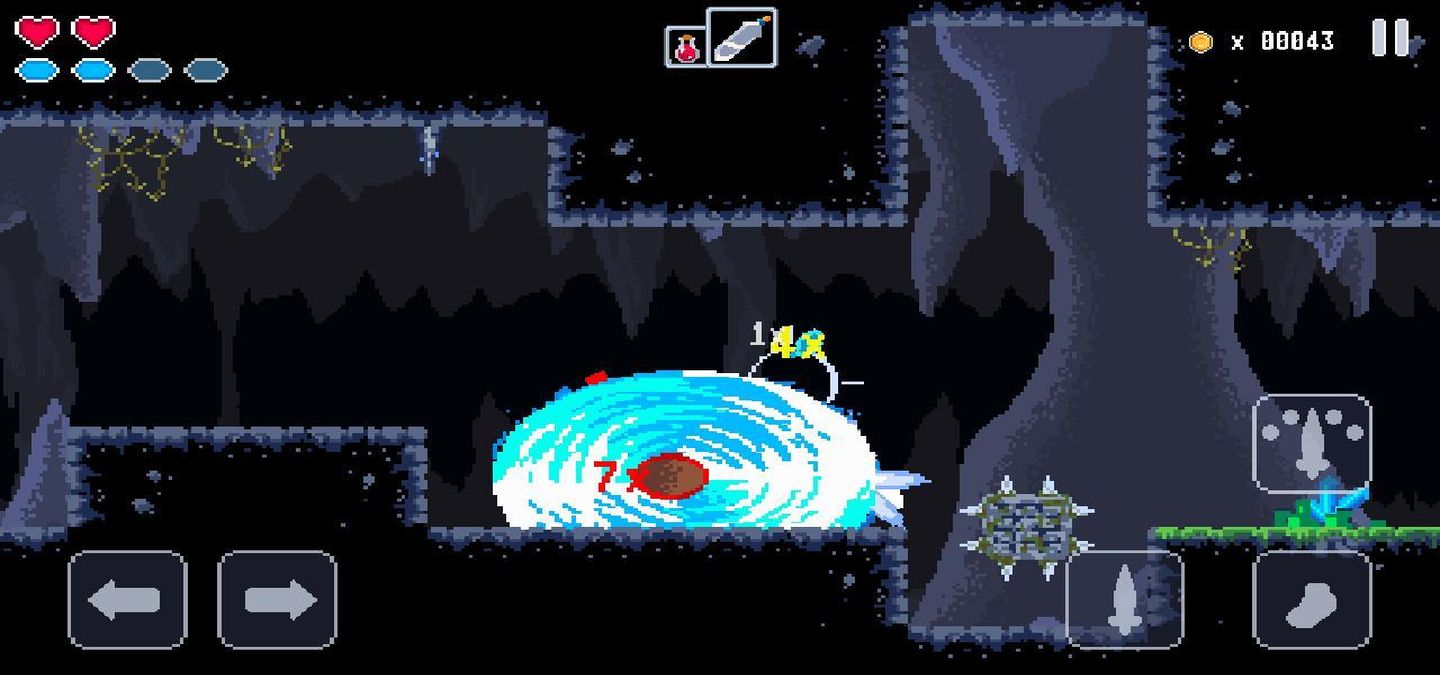Activate the sword special skill button
The height and width of the screenshot is (675, 1440).
tap(1311, 443)
